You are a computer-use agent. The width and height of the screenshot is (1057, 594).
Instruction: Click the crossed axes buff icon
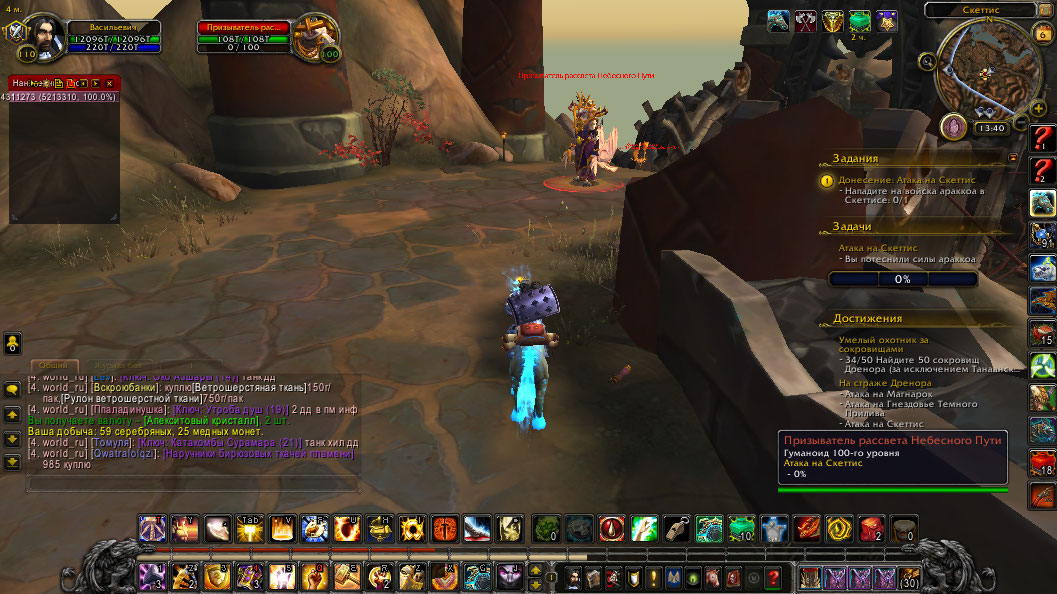click(805, 21)
